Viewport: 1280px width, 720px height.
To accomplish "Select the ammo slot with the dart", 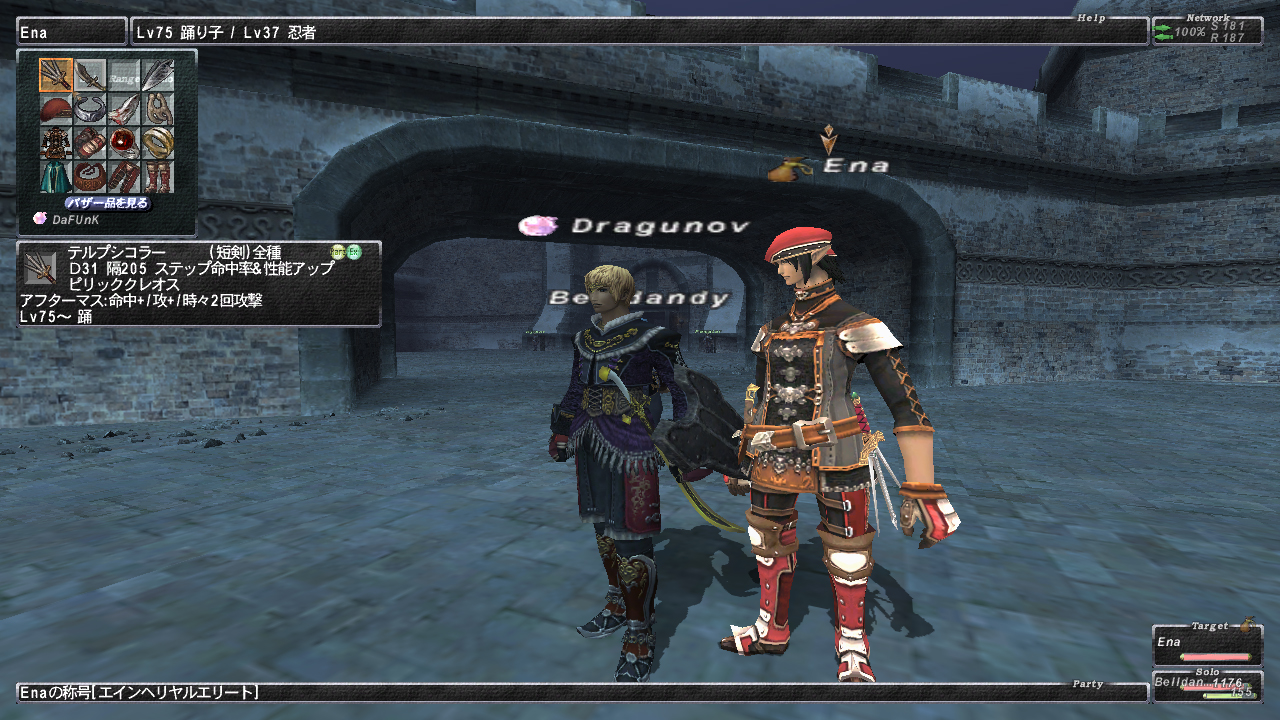I will click(x=158, y=75).
